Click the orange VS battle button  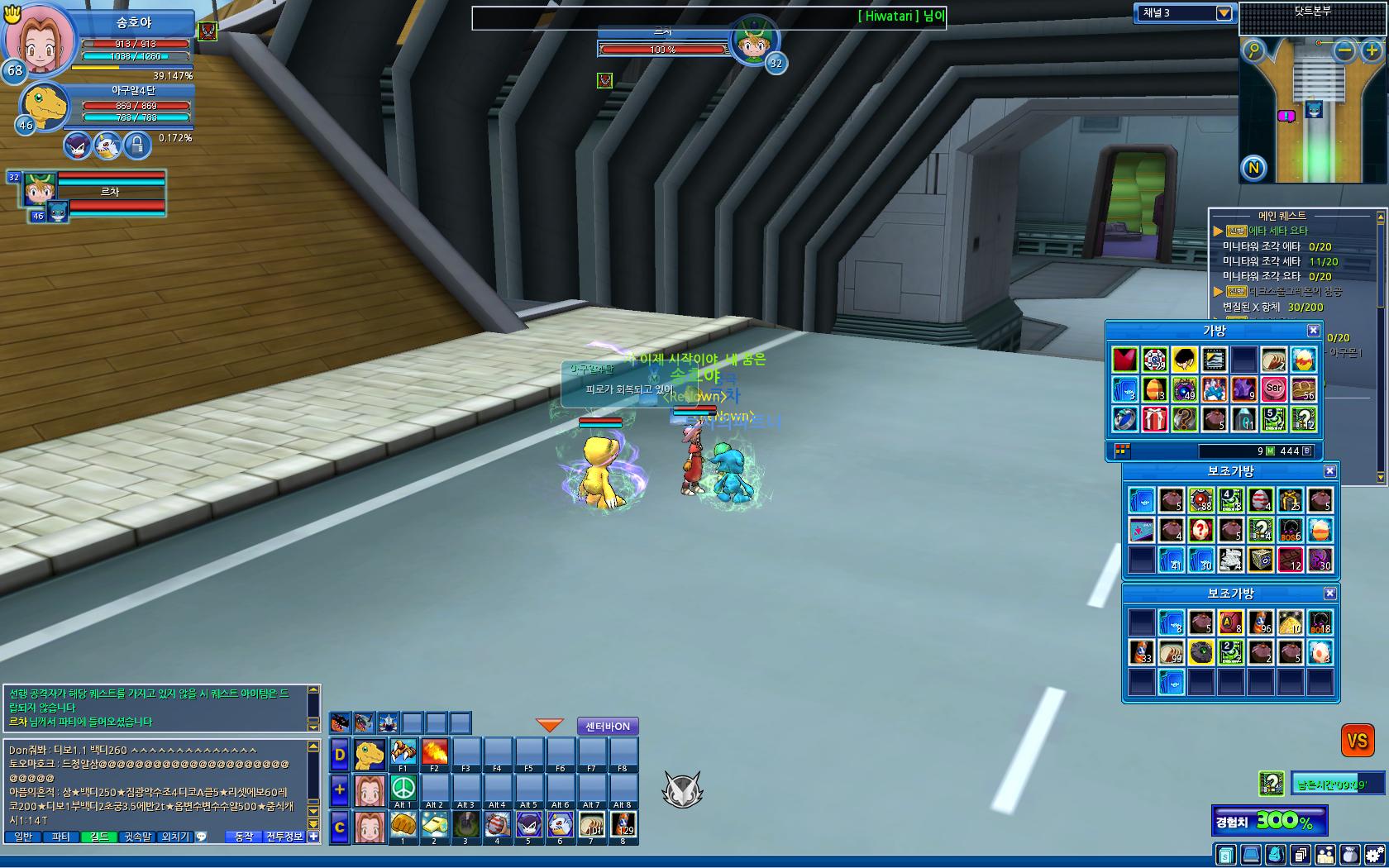[x=1357, y=741]
